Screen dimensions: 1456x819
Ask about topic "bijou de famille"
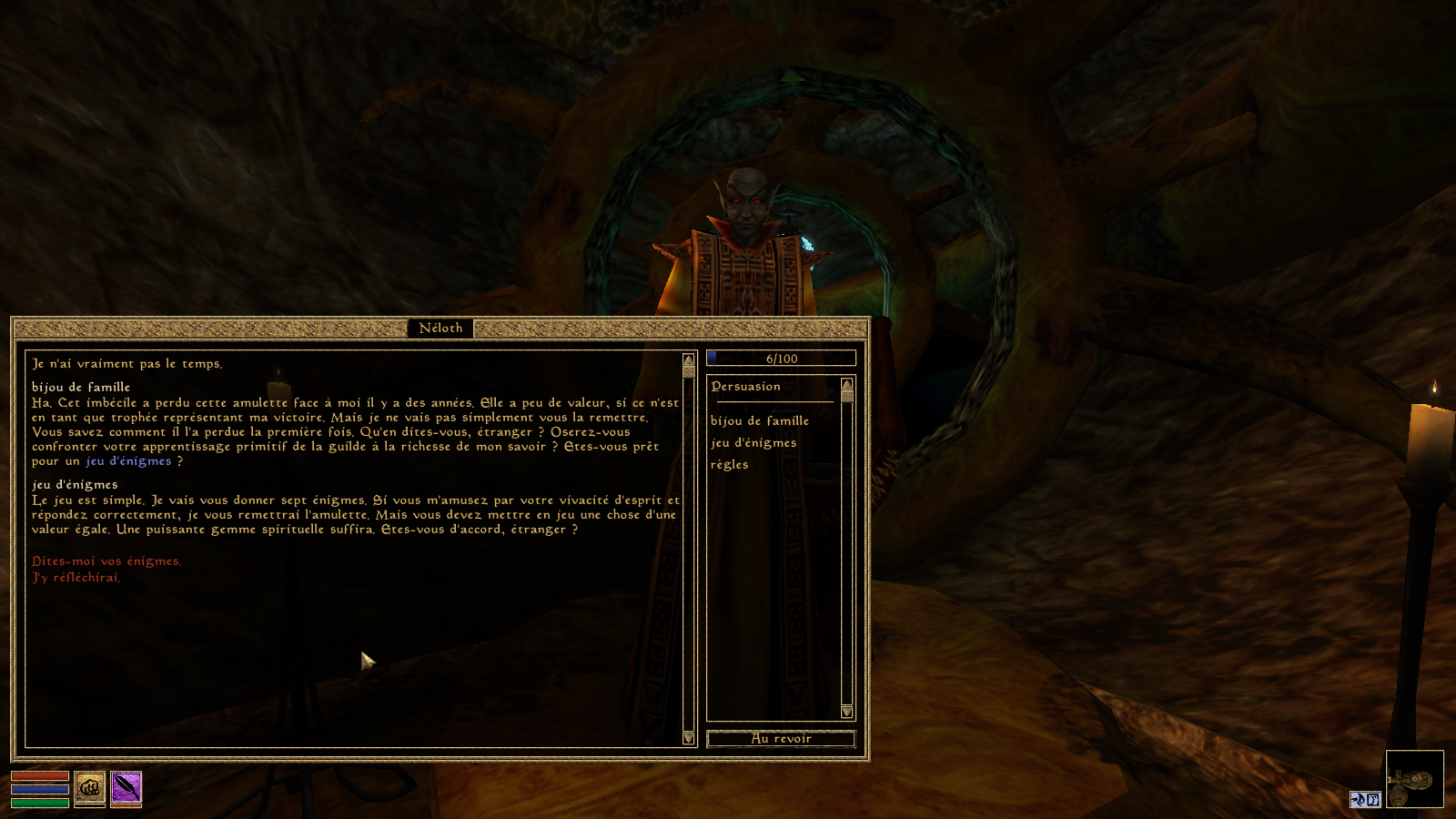[x=759, y=421]
